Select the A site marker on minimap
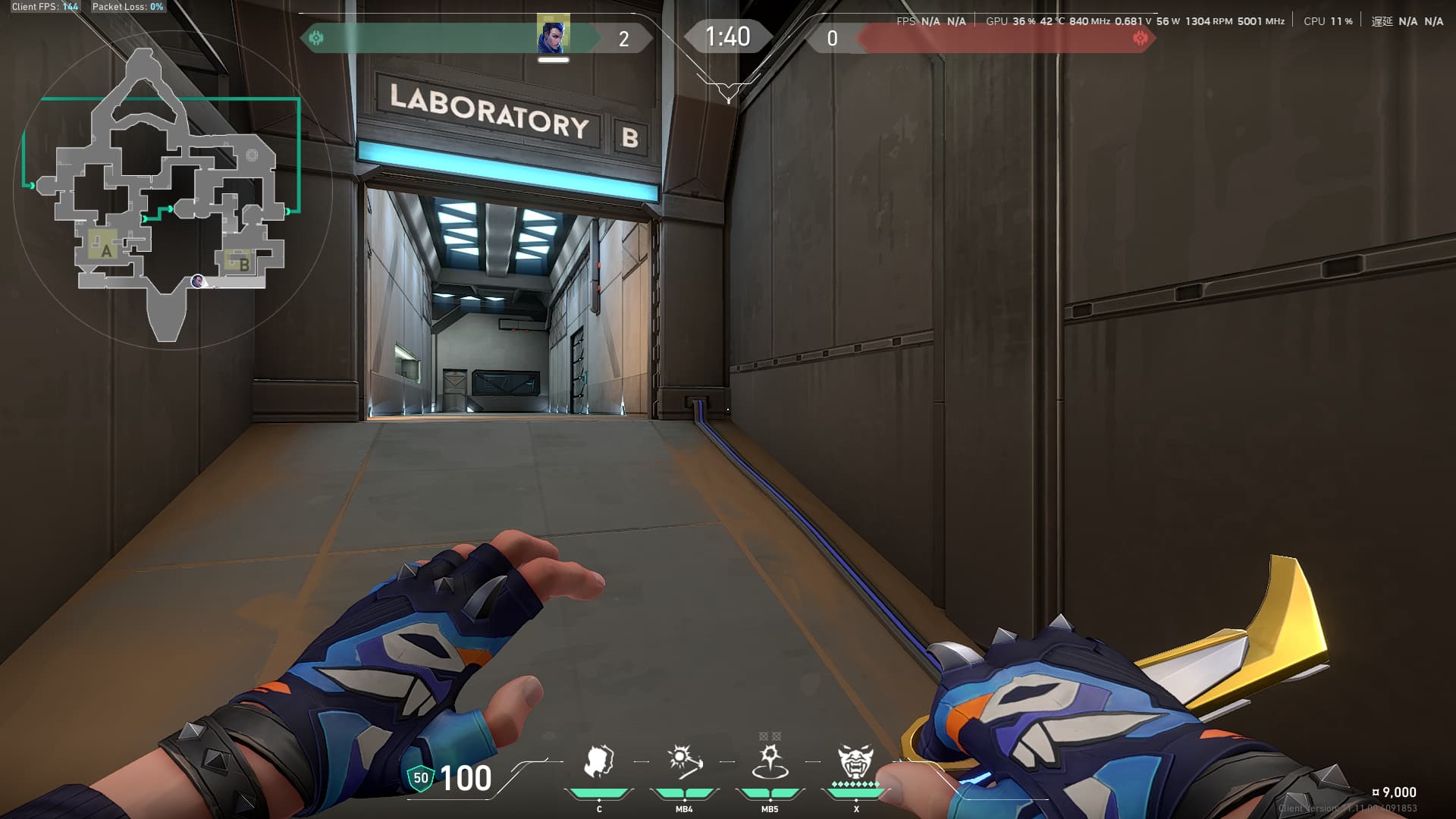This screenshot has height=819, width=1456. tap(105, 249)
